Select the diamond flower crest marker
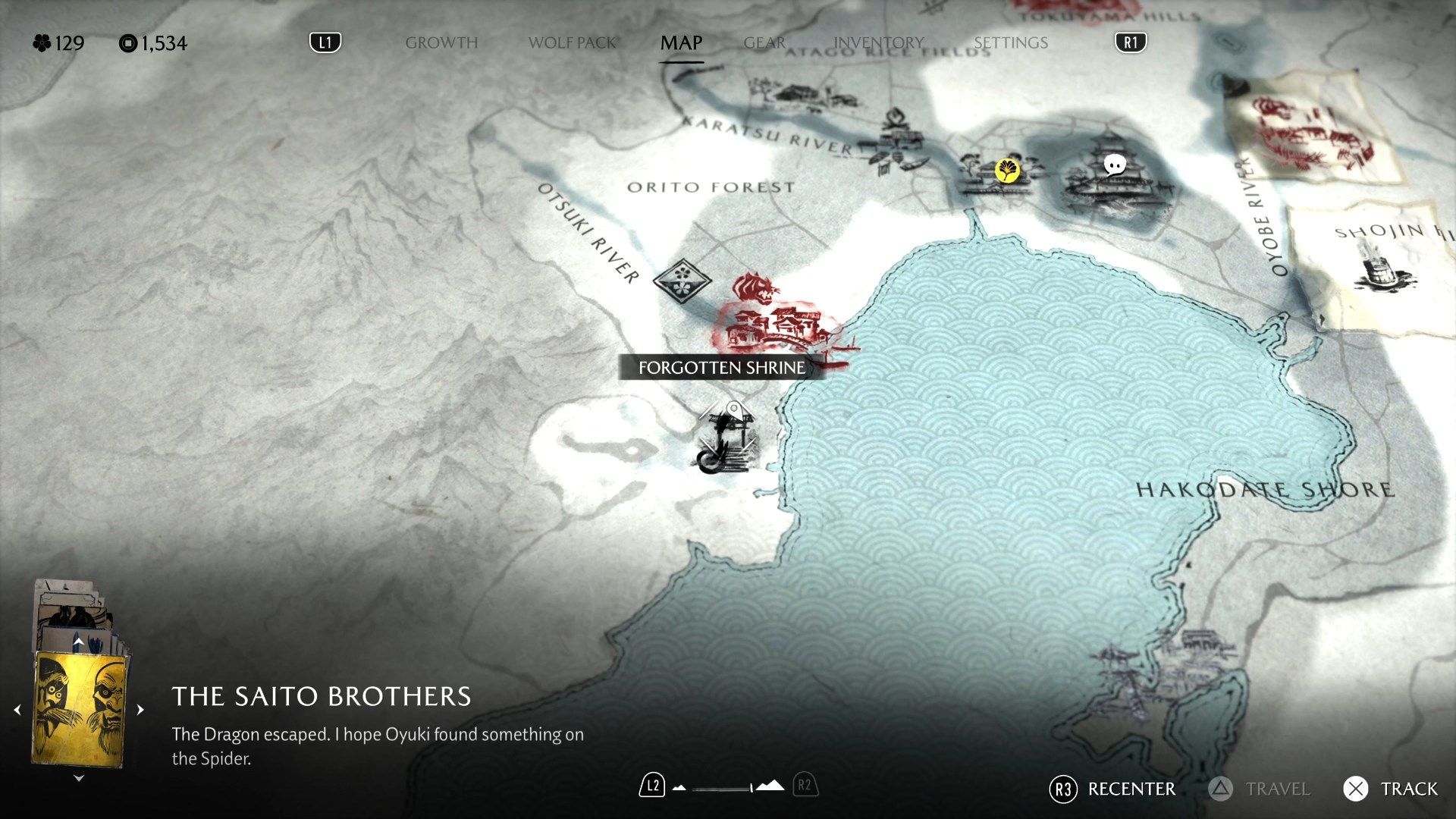 pos(682,279)
